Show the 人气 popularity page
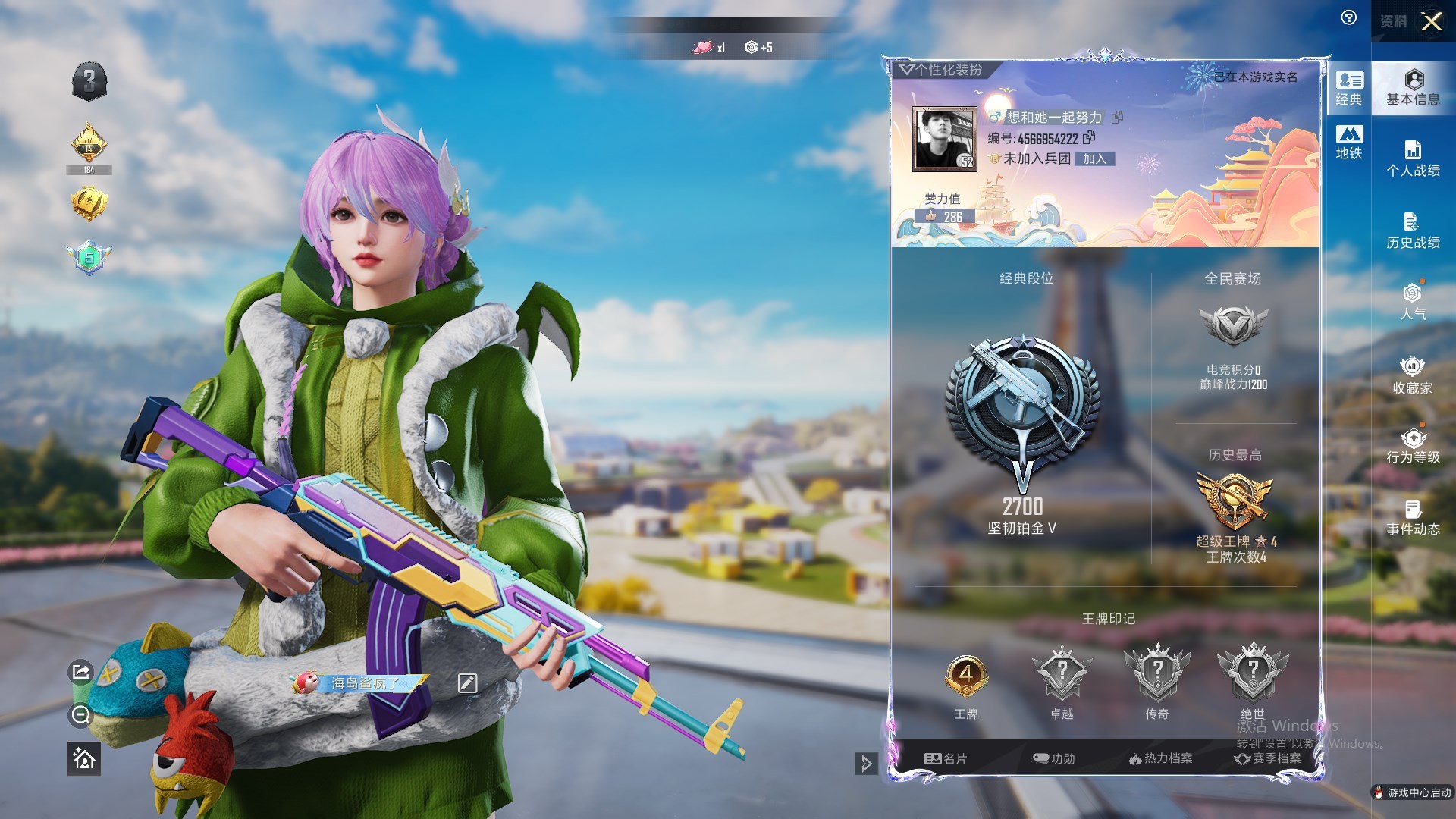The image size is (1456, 819). pos(1413,302)
